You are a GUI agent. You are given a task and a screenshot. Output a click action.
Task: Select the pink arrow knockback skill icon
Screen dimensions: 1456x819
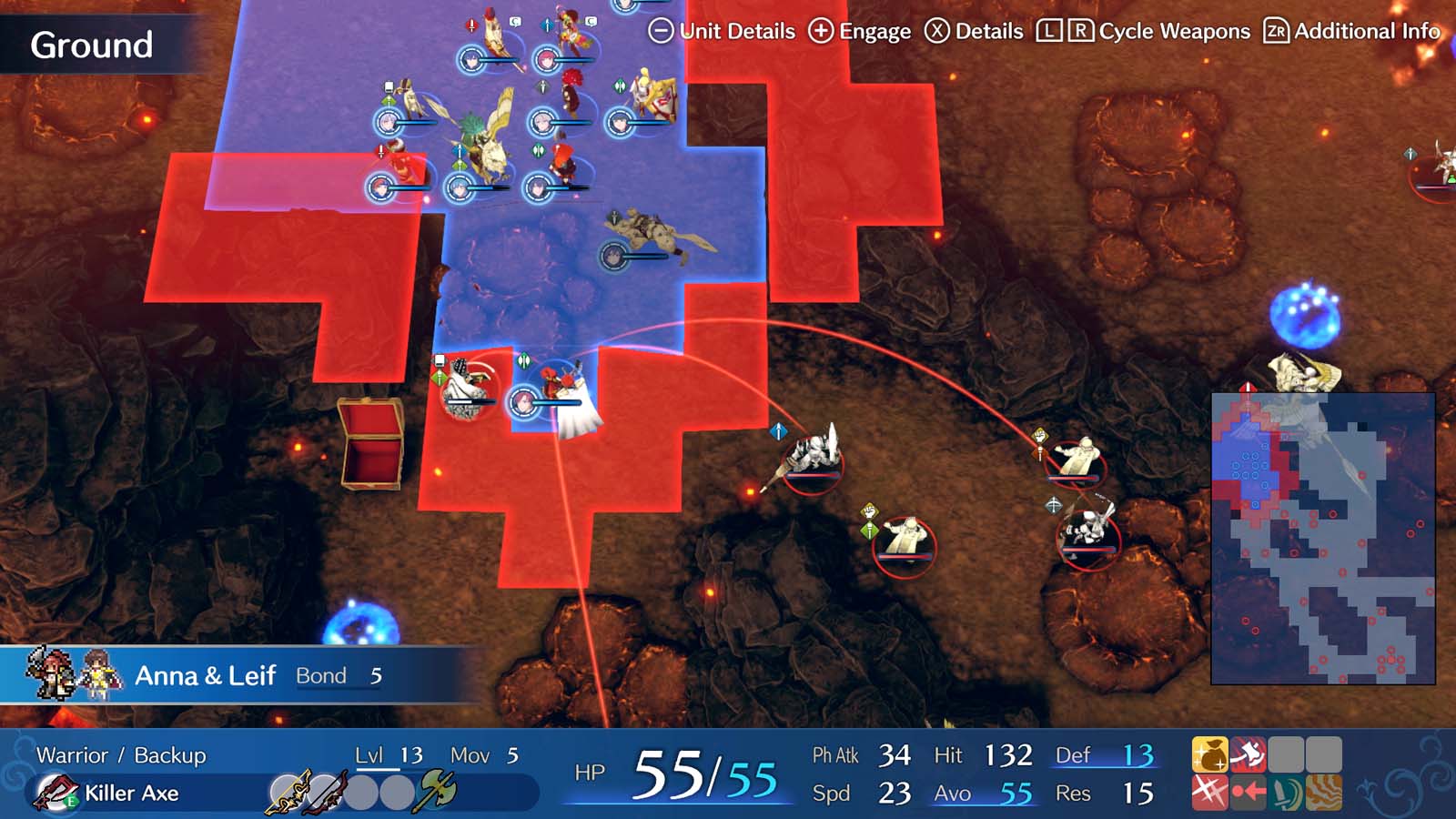click(x=1246, y=792)
